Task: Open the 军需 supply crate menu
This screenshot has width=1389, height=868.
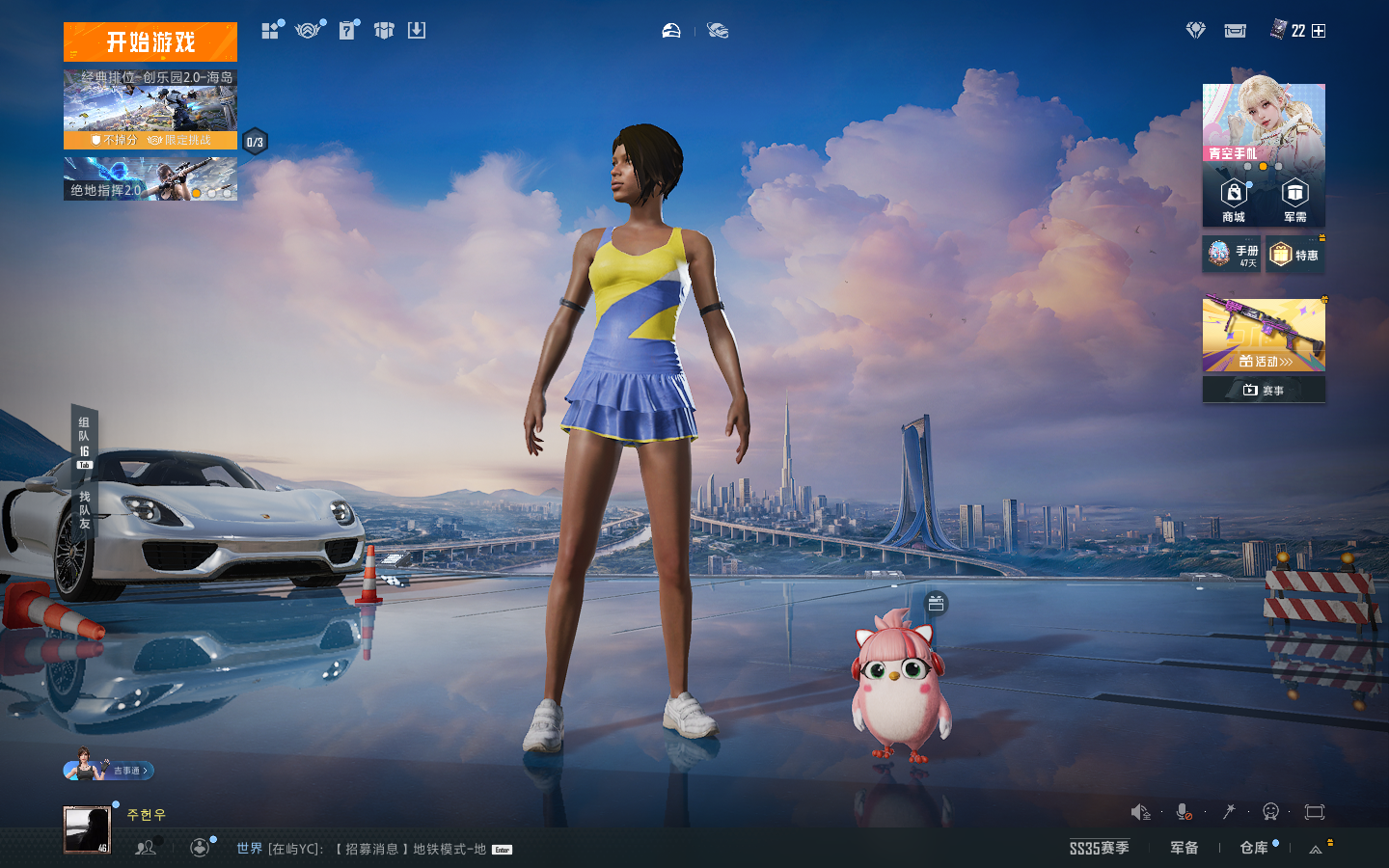Action: (1294, 201)
